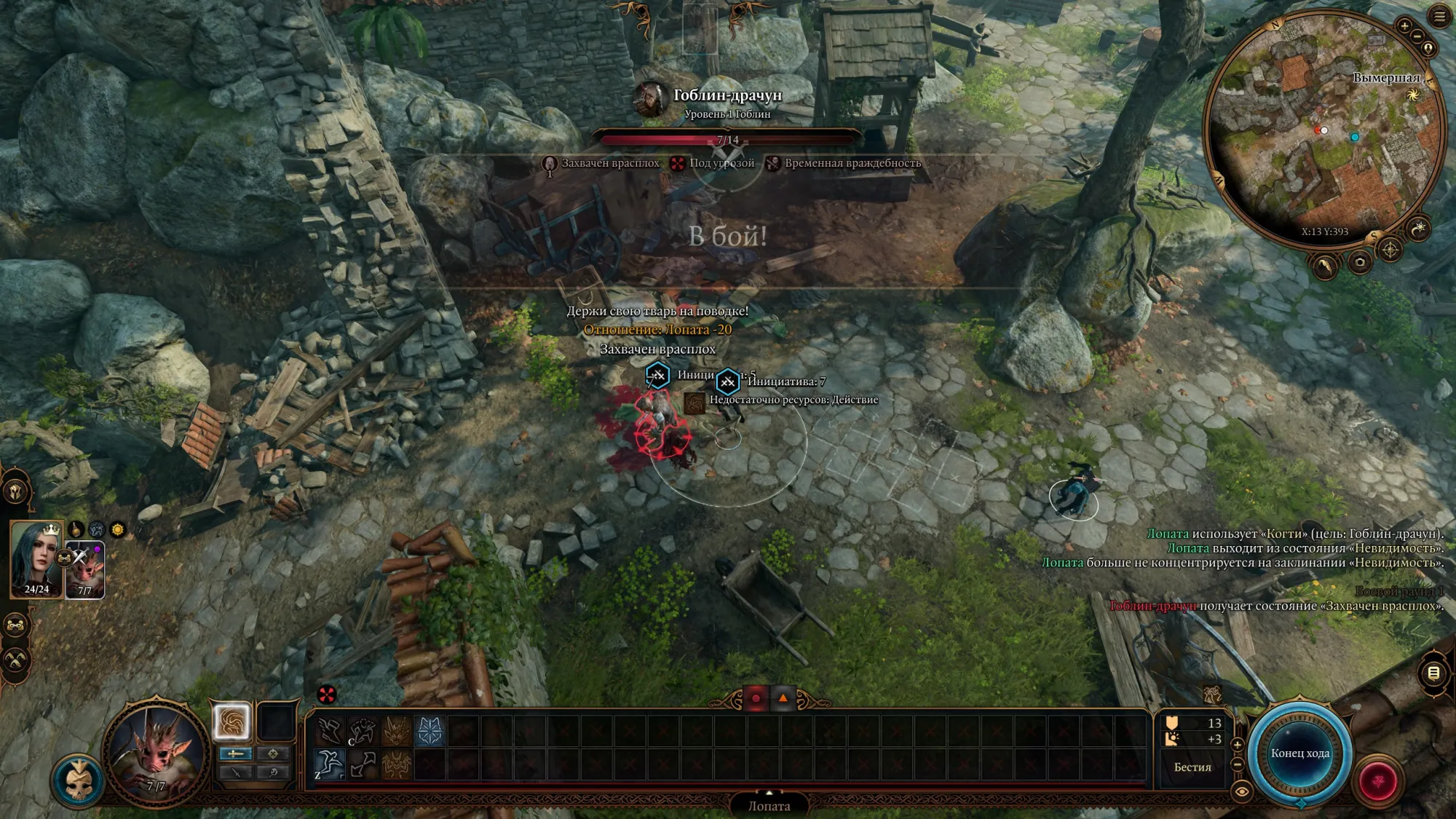Open the camera photo mode button
This screenshot has height=819, width=1456.
coord(1359,262)
